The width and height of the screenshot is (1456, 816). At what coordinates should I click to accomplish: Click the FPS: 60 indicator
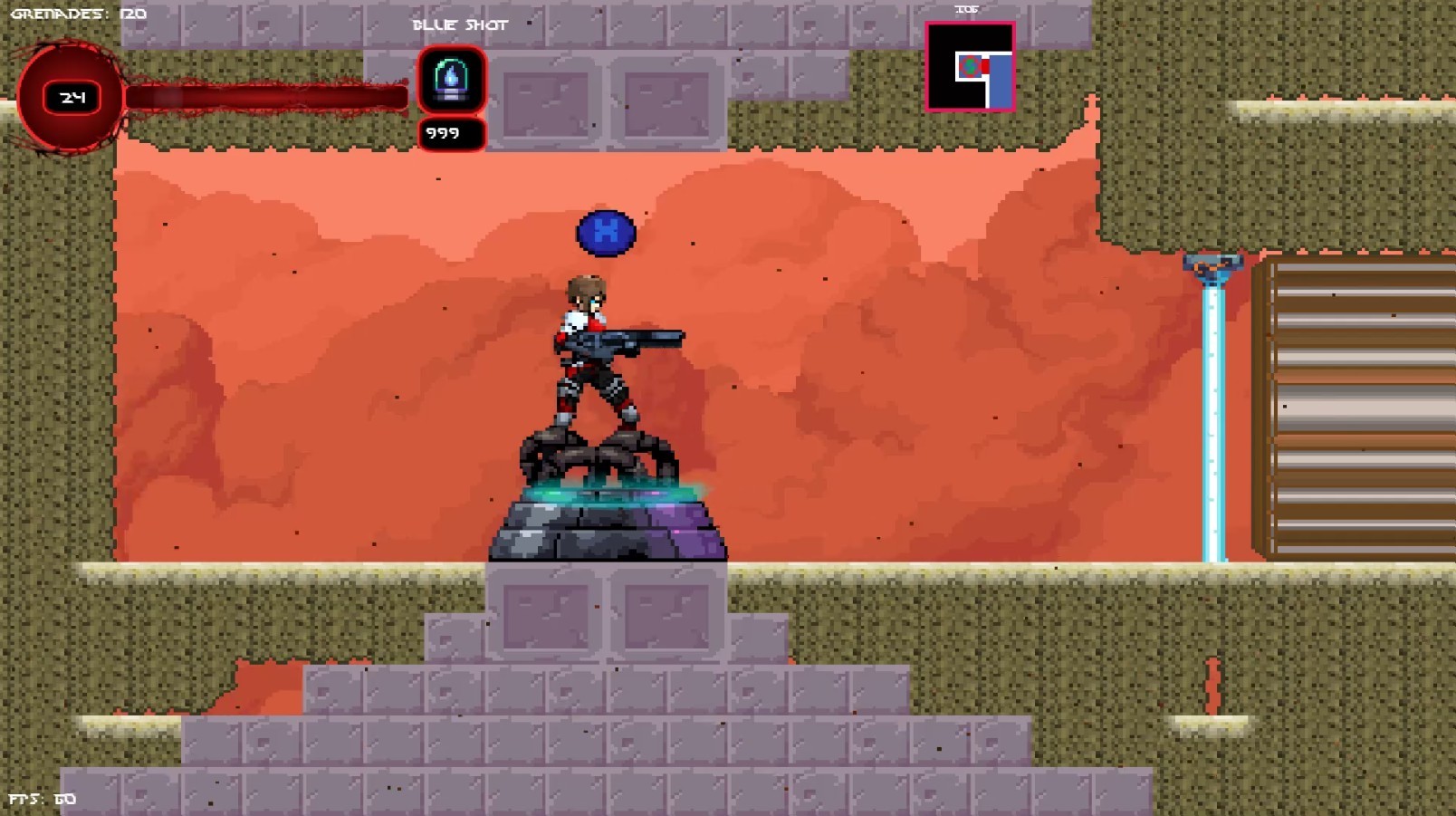41,799
